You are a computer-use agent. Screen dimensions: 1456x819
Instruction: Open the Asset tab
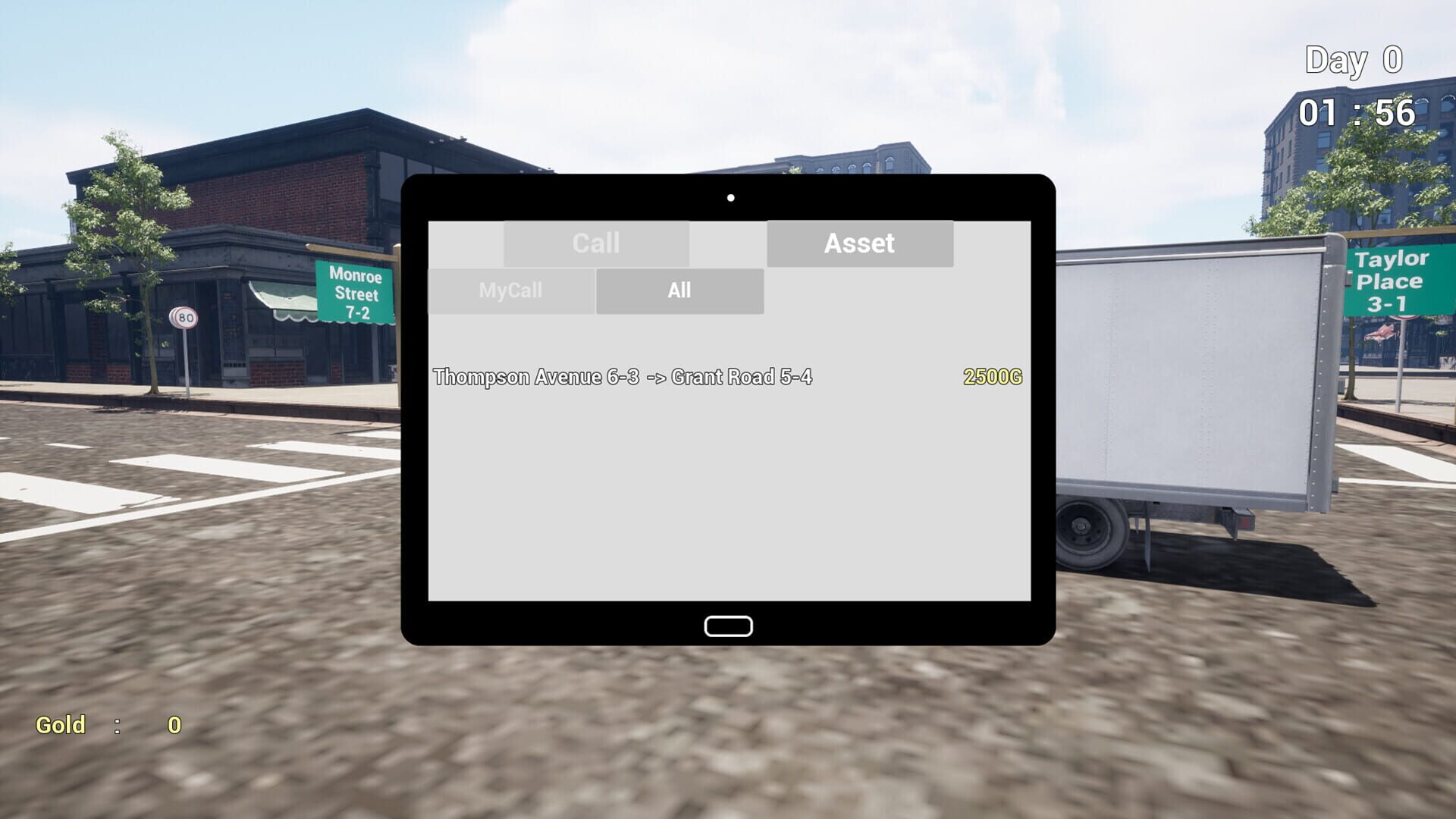(859, 243)
